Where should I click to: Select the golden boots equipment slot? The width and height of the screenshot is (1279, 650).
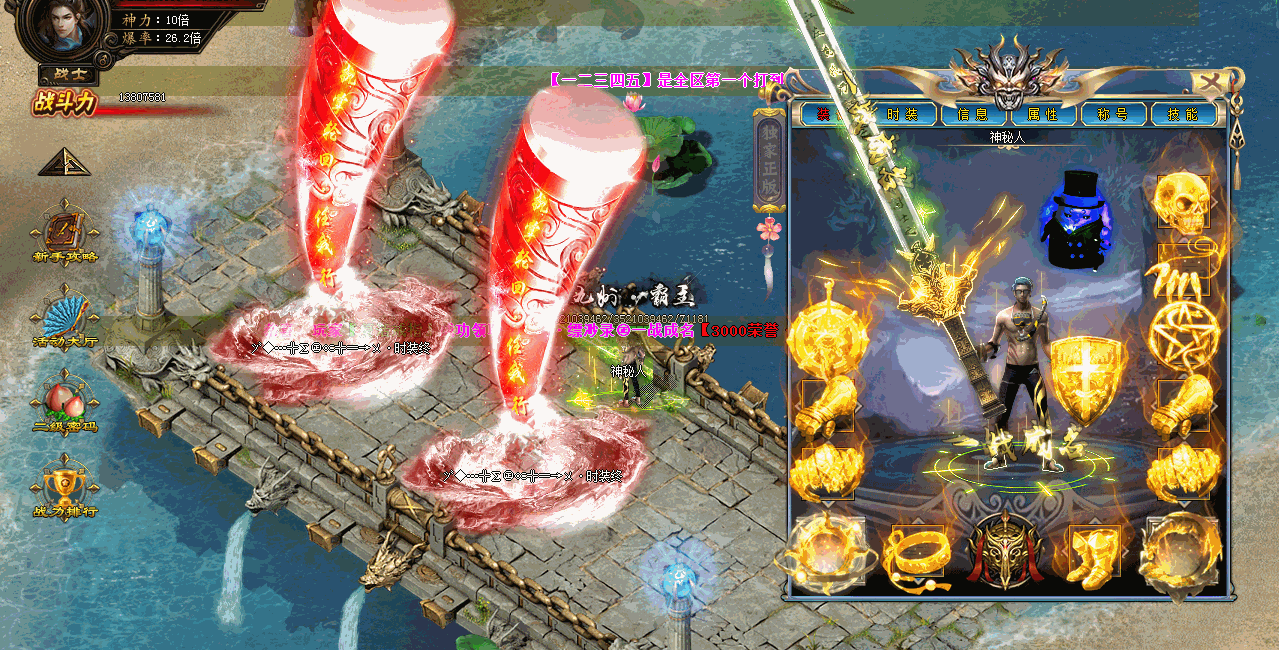pyautogui.click(x=1094, y=555)
